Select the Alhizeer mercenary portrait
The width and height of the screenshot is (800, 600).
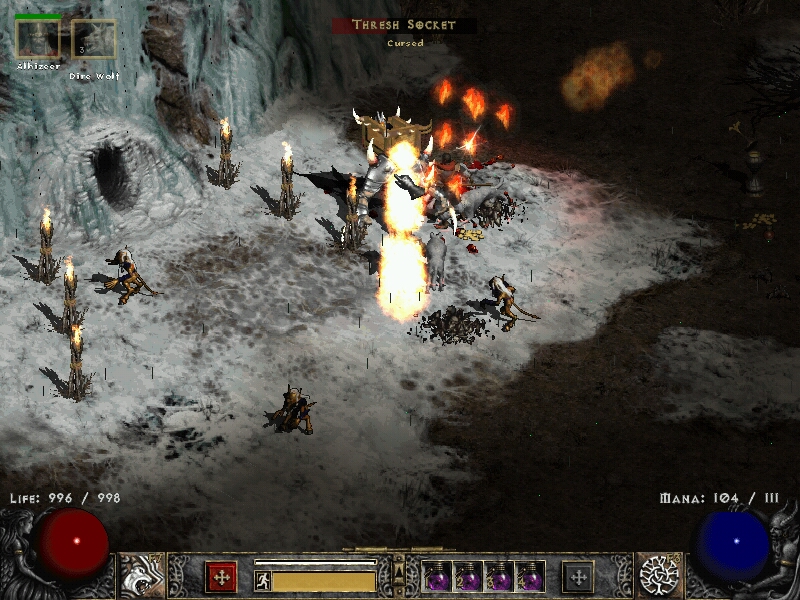[x=37, y=40]
